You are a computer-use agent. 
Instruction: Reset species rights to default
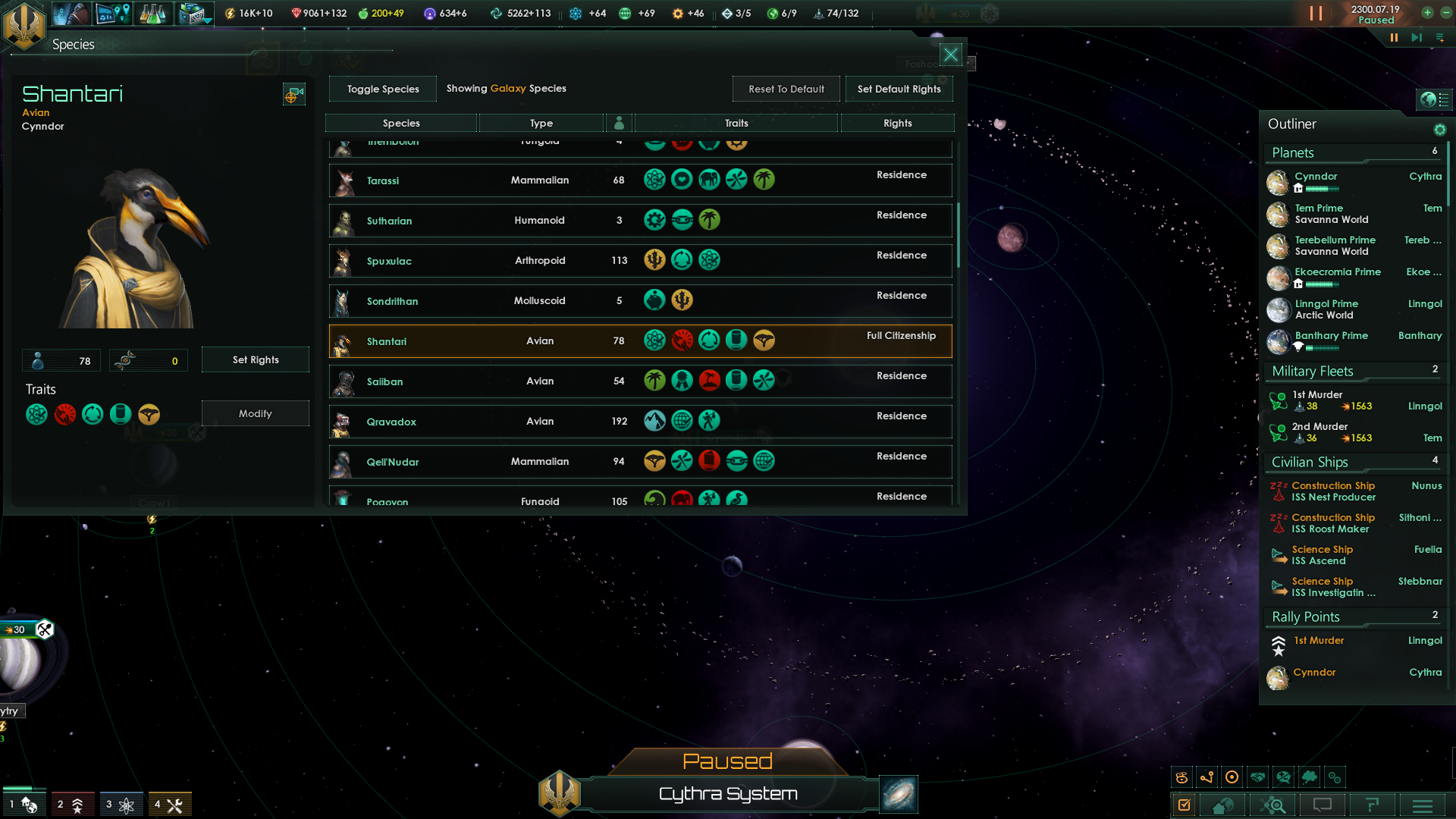coord(786,89)
